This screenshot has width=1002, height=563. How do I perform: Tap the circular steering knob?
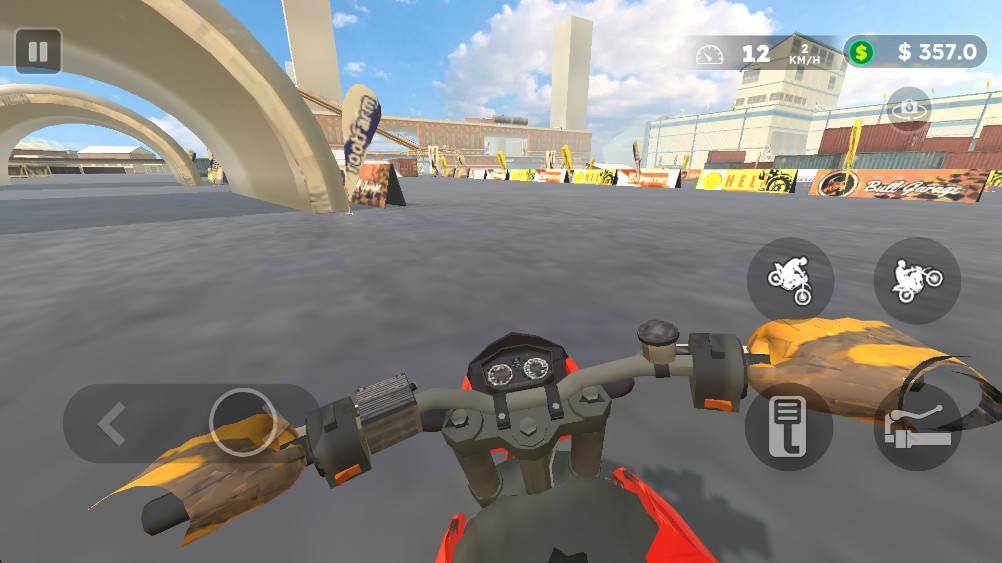click(243, 422)
